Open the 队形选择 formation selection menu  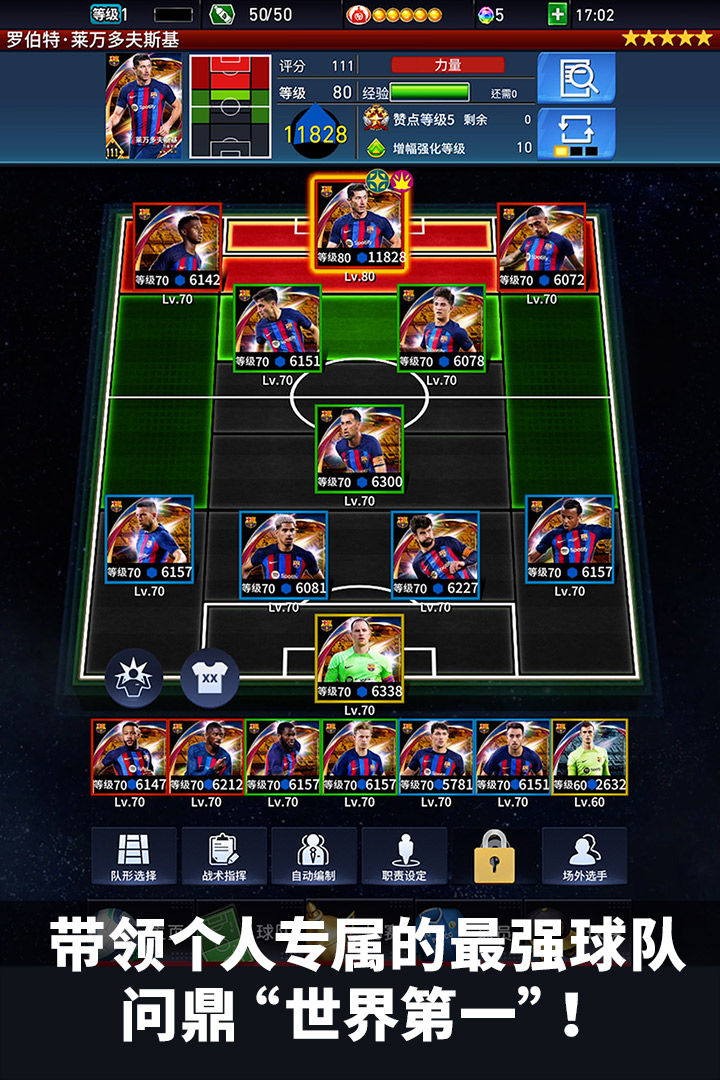click(x=133, y=856)
